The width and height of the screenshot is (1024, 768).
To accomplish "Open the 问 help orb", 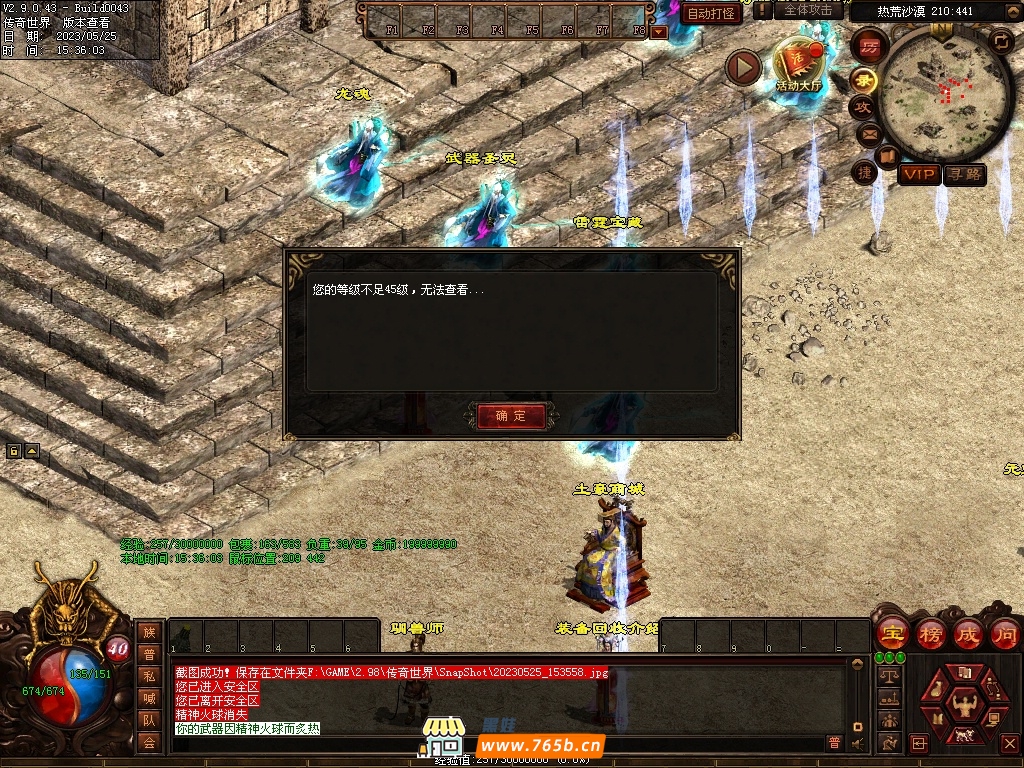I will [1004, 633].
